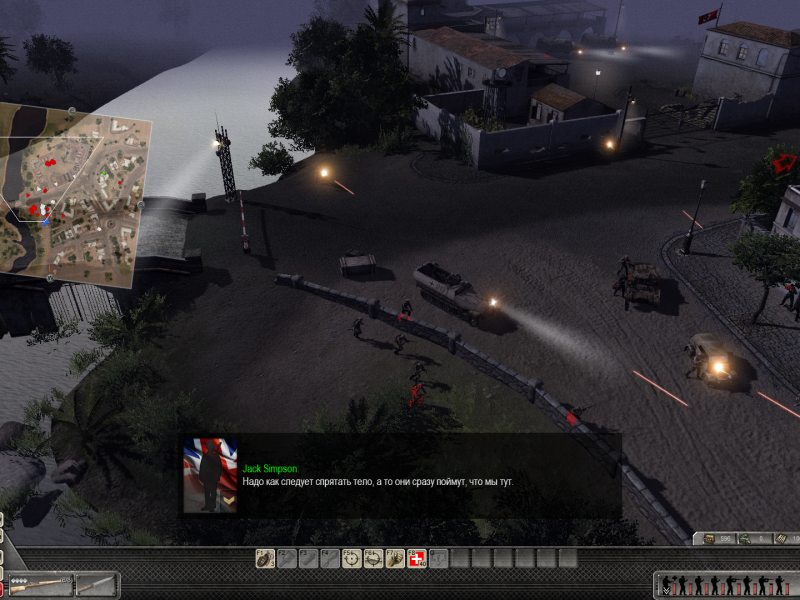Use the F7 fist melee action

tap(395, 558)
